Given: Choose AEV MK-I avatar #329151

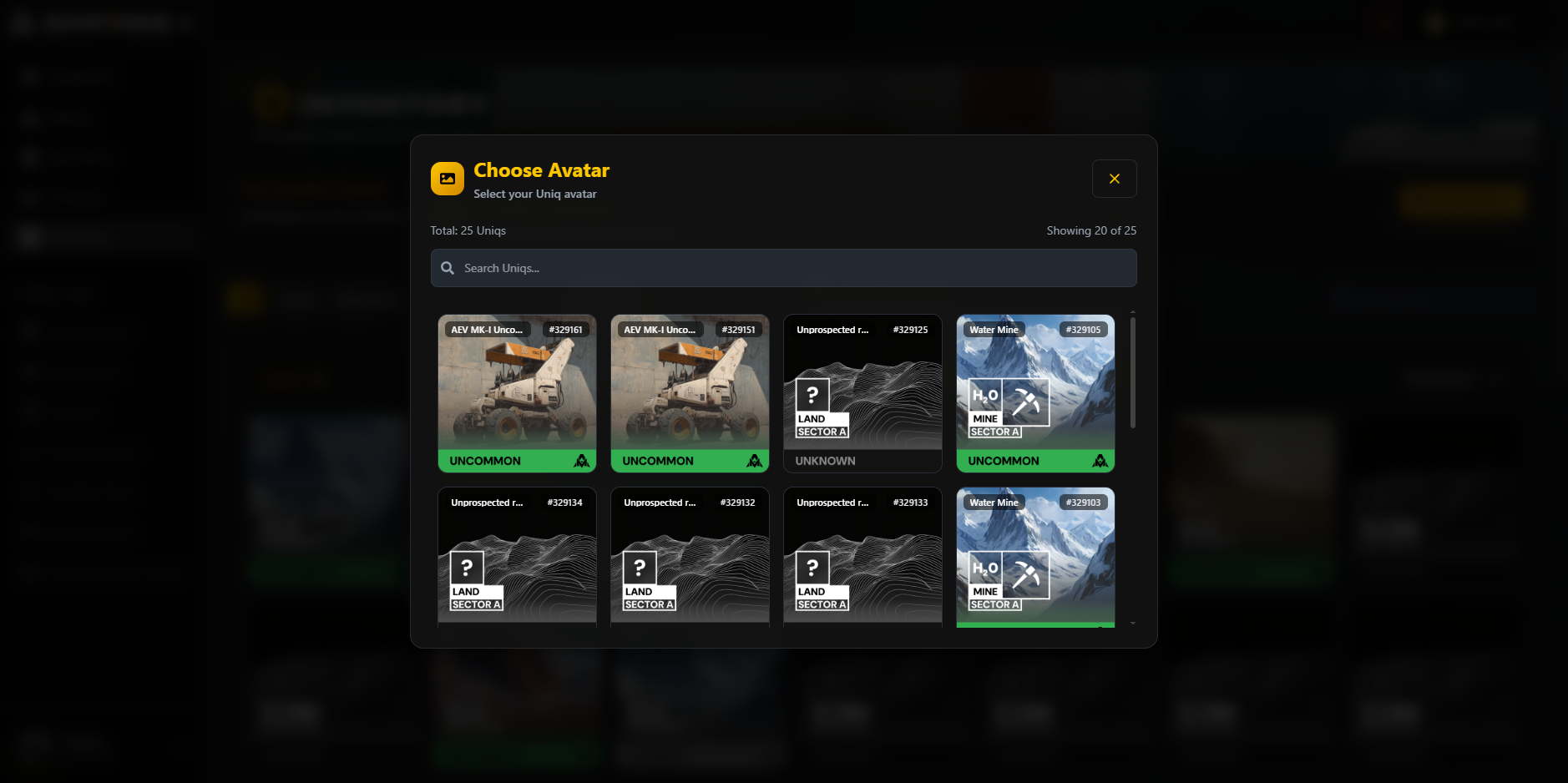Looking at the screenshot, I should pos(690,393).
